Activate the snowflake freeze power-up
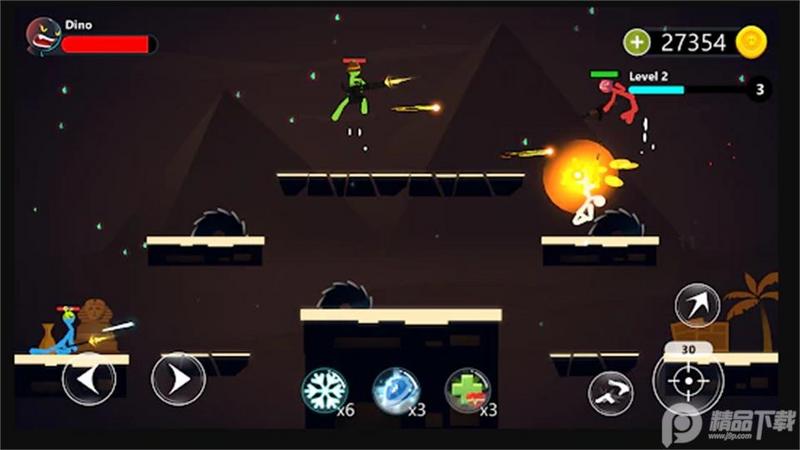This screenshot has height=450, width=800. 324,390
